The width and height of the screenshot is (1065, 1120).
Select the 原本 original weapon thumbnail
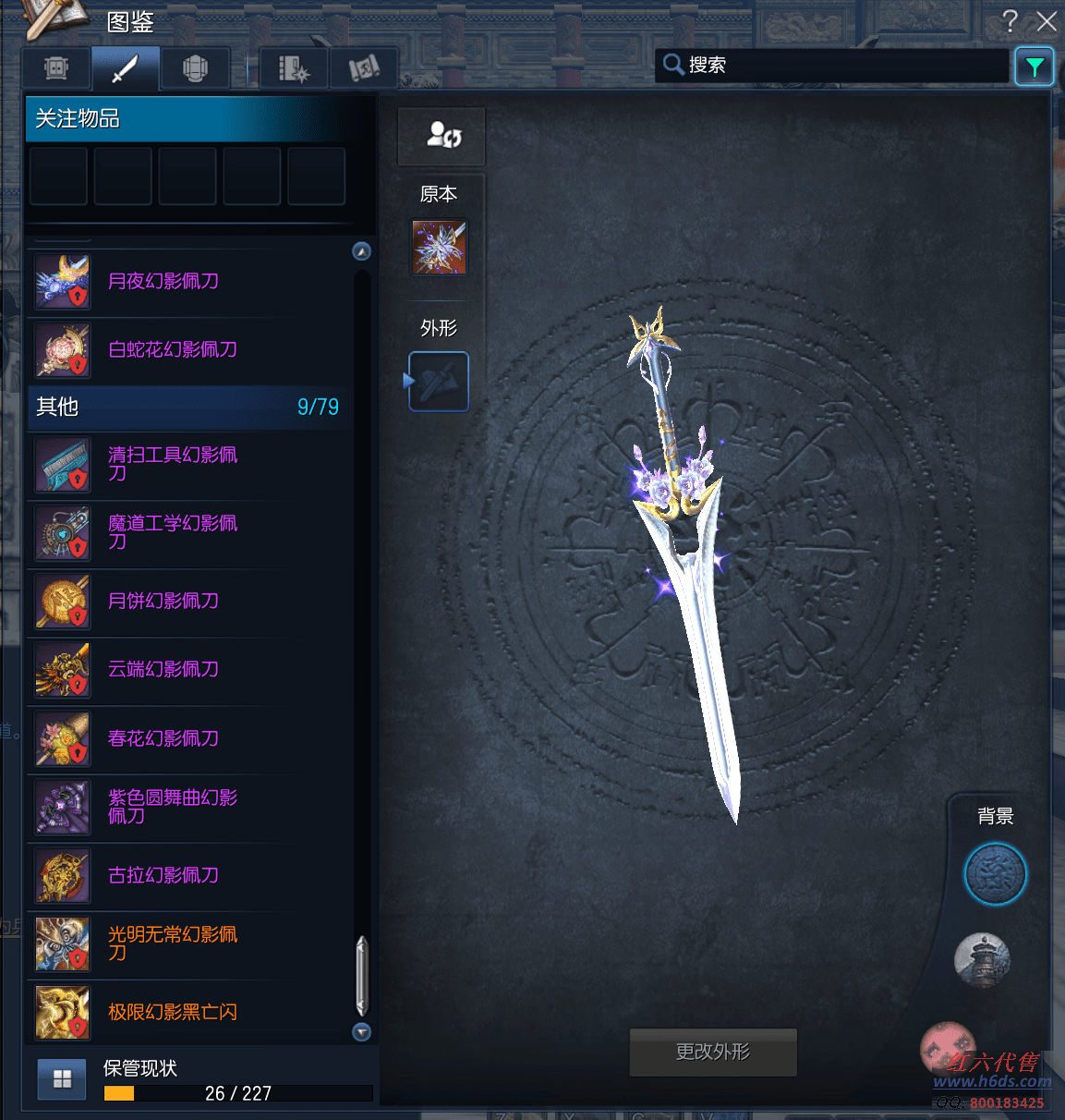click(x=439, y=247)
